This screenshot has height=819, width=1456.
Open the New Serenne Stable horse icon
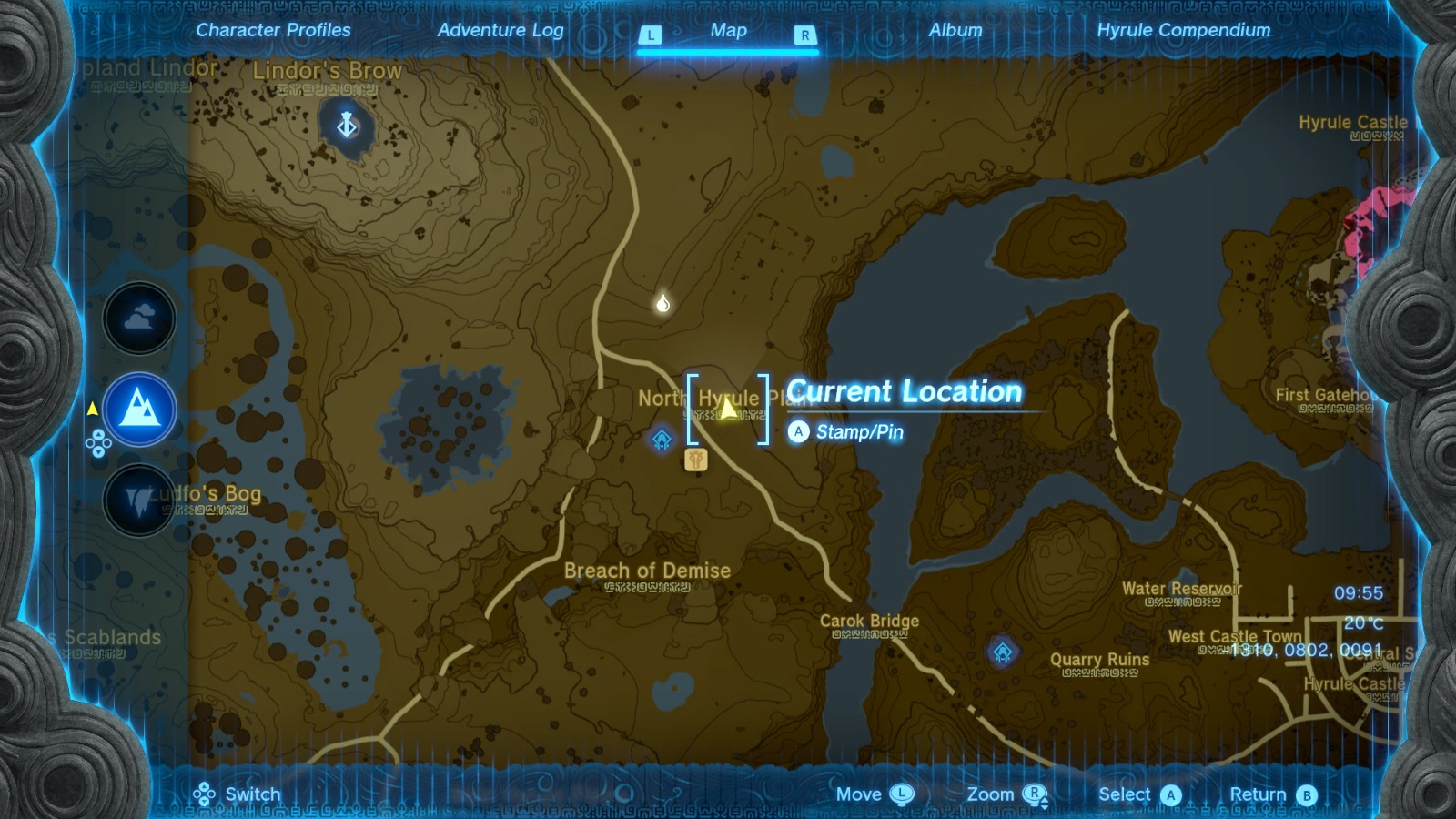coord(694,460)
